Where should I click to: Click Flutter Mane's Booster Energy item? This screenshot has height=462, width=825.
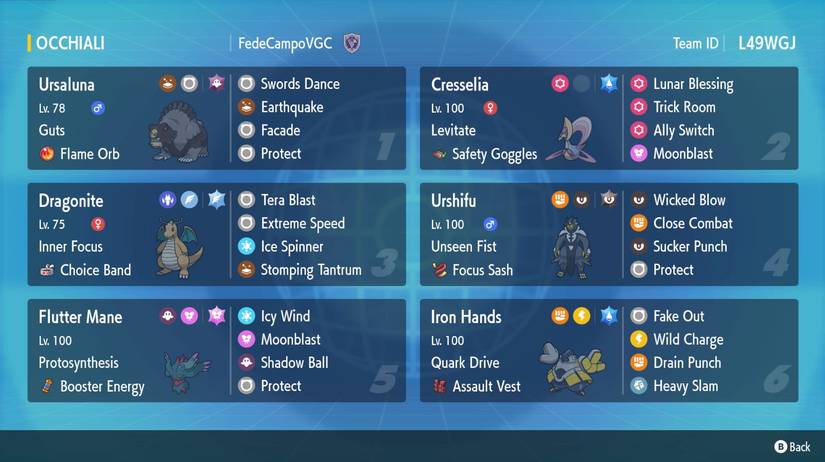[x=101, y=386]
